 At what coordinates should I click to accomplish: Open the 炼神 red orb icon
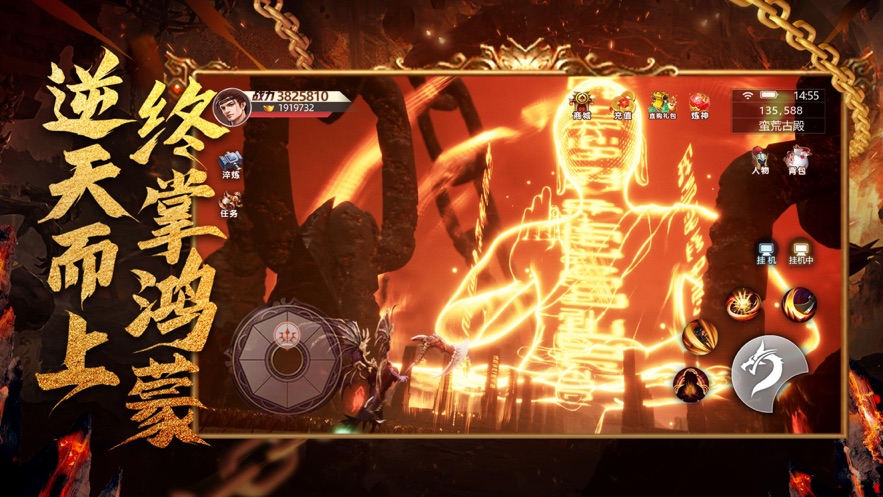point(700,104)
